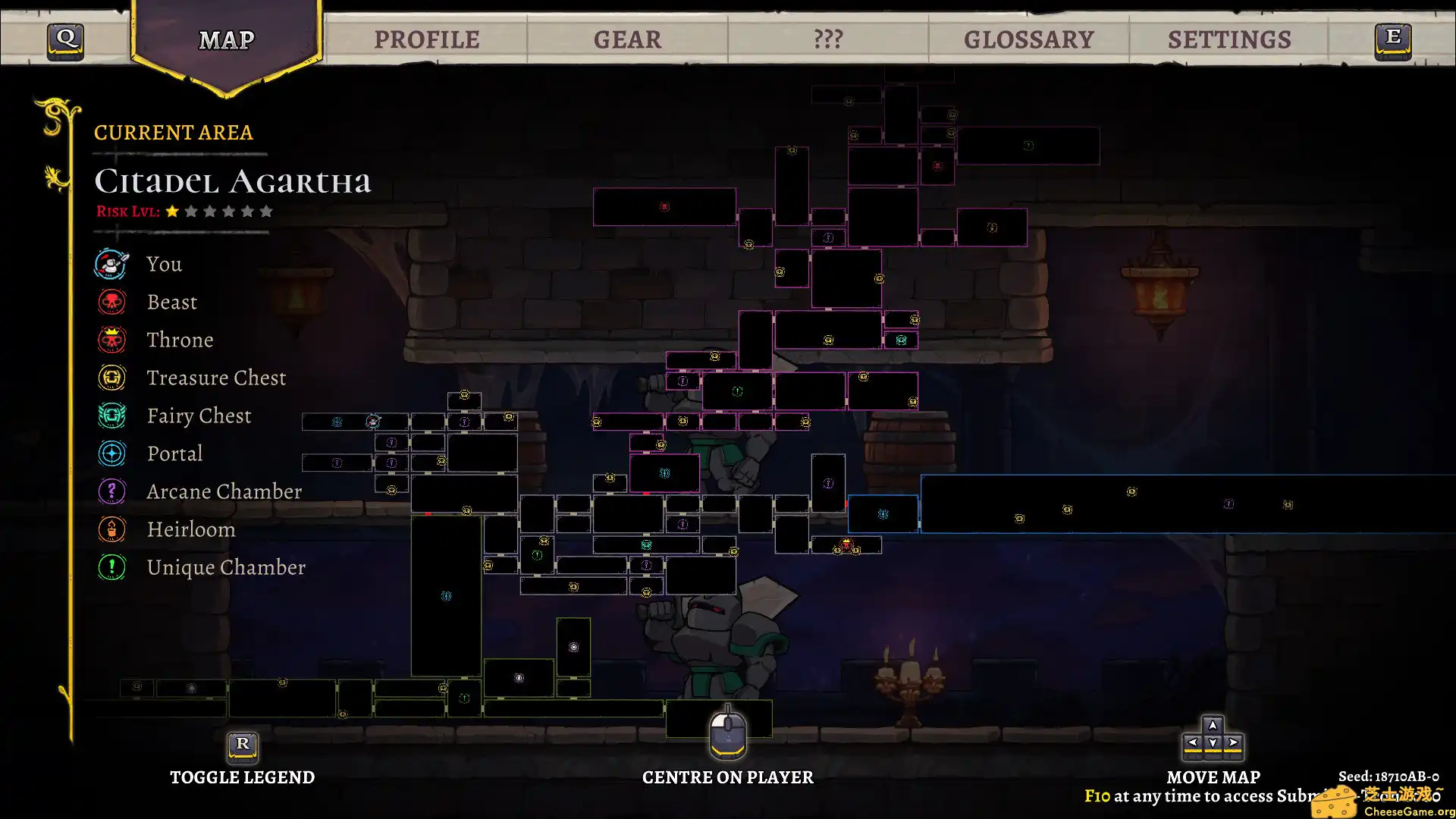Image resolution: width=1456 pixels, height=819 pixels.
Task: Click the Beast legend icon
Action: [x=111, y=302]
